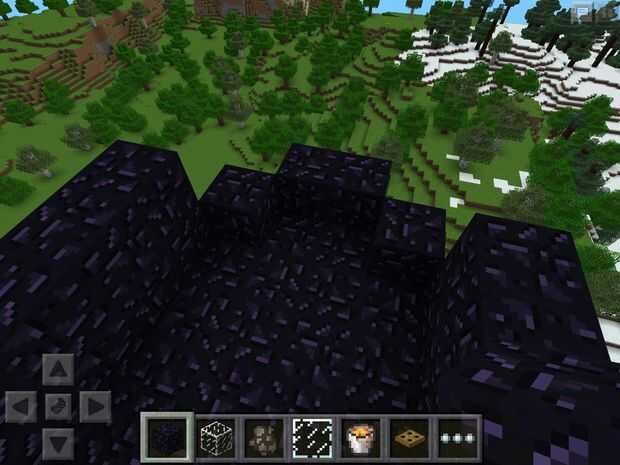Pick the lava bucket in the hotbar

(x=359, y=437)
